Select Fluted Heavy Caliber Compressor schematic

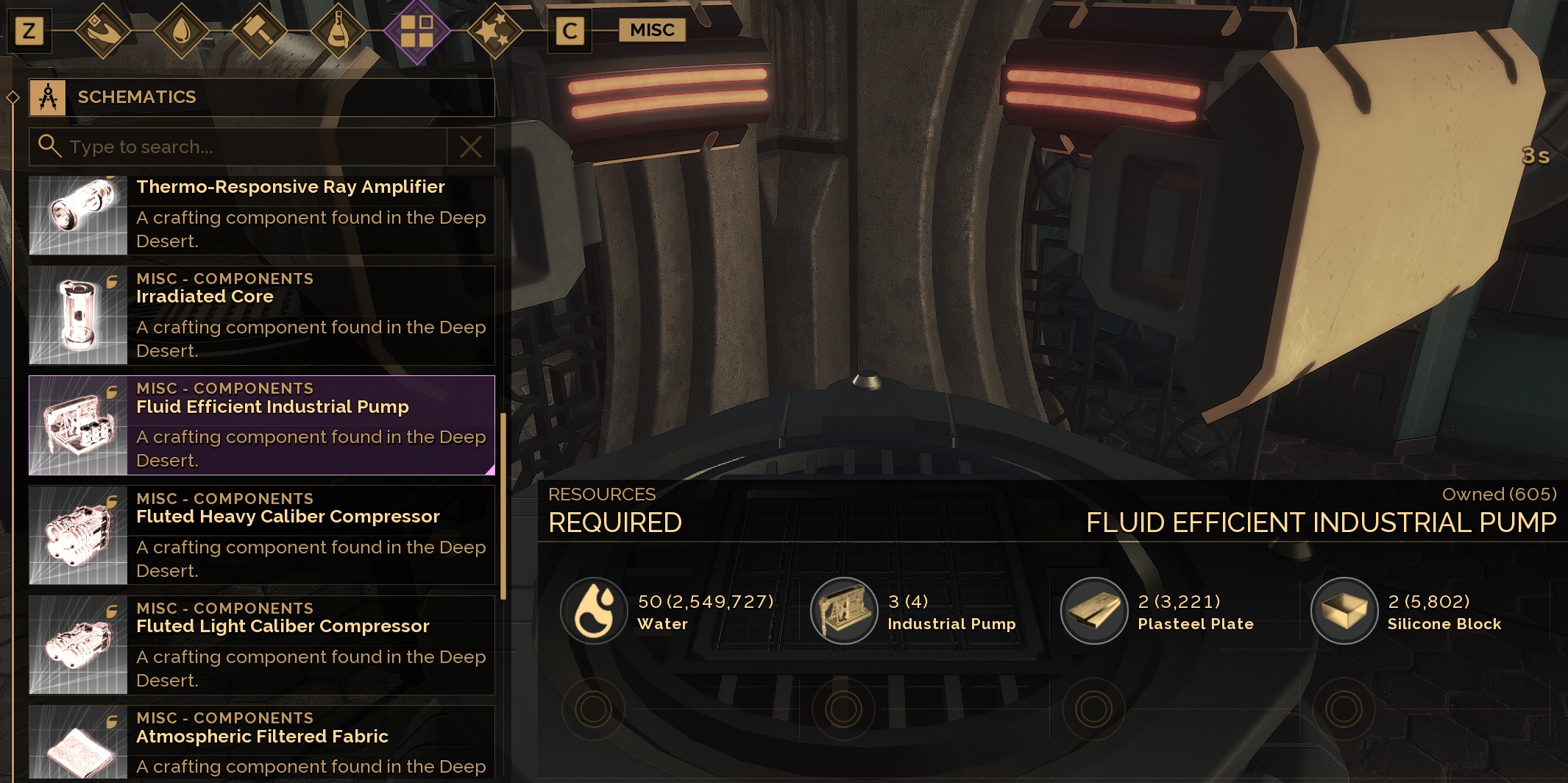pyautogui.click(x=261, y=535)
